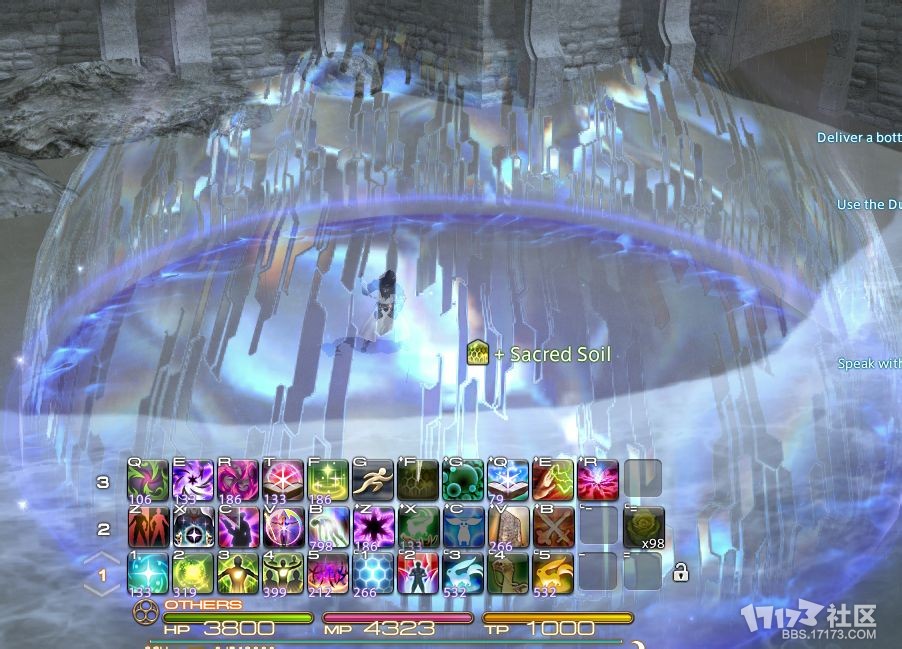This screenshot has height=649, width=902.
Task: Select the green swirl ability on key Q
Action: click(x=147, y=480)
